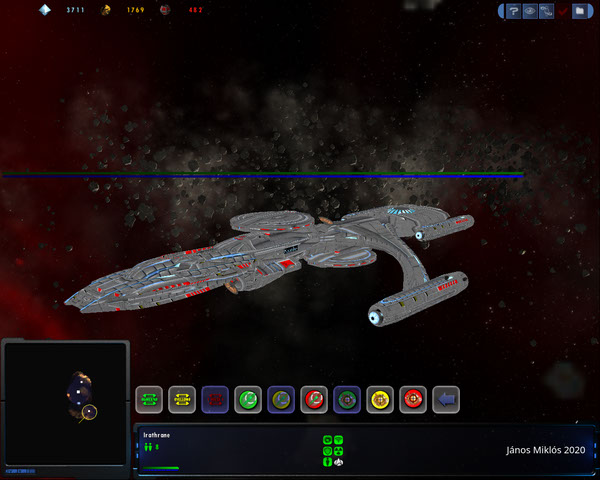
Task: Select the yellow alert status button
Action: (x=182, y=400)
